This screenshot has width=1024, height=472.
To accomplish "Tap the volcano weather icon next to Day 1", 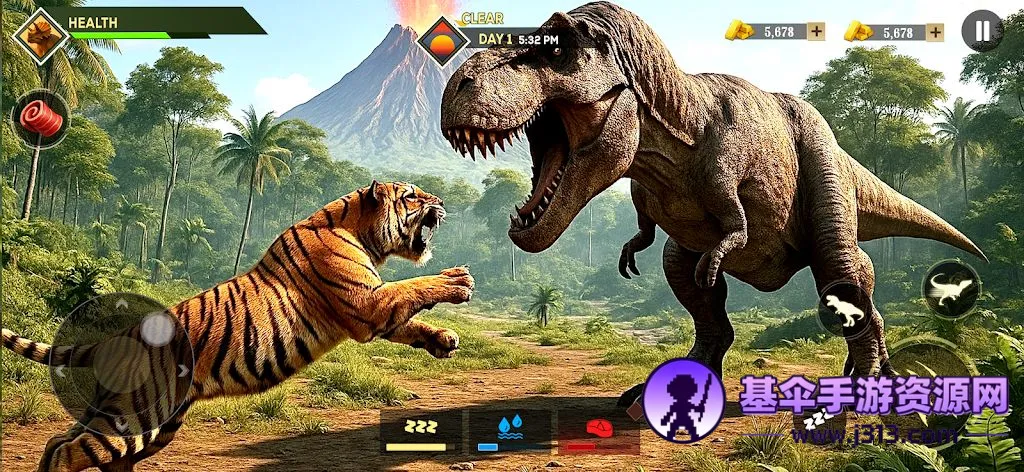I will point(443,41).
